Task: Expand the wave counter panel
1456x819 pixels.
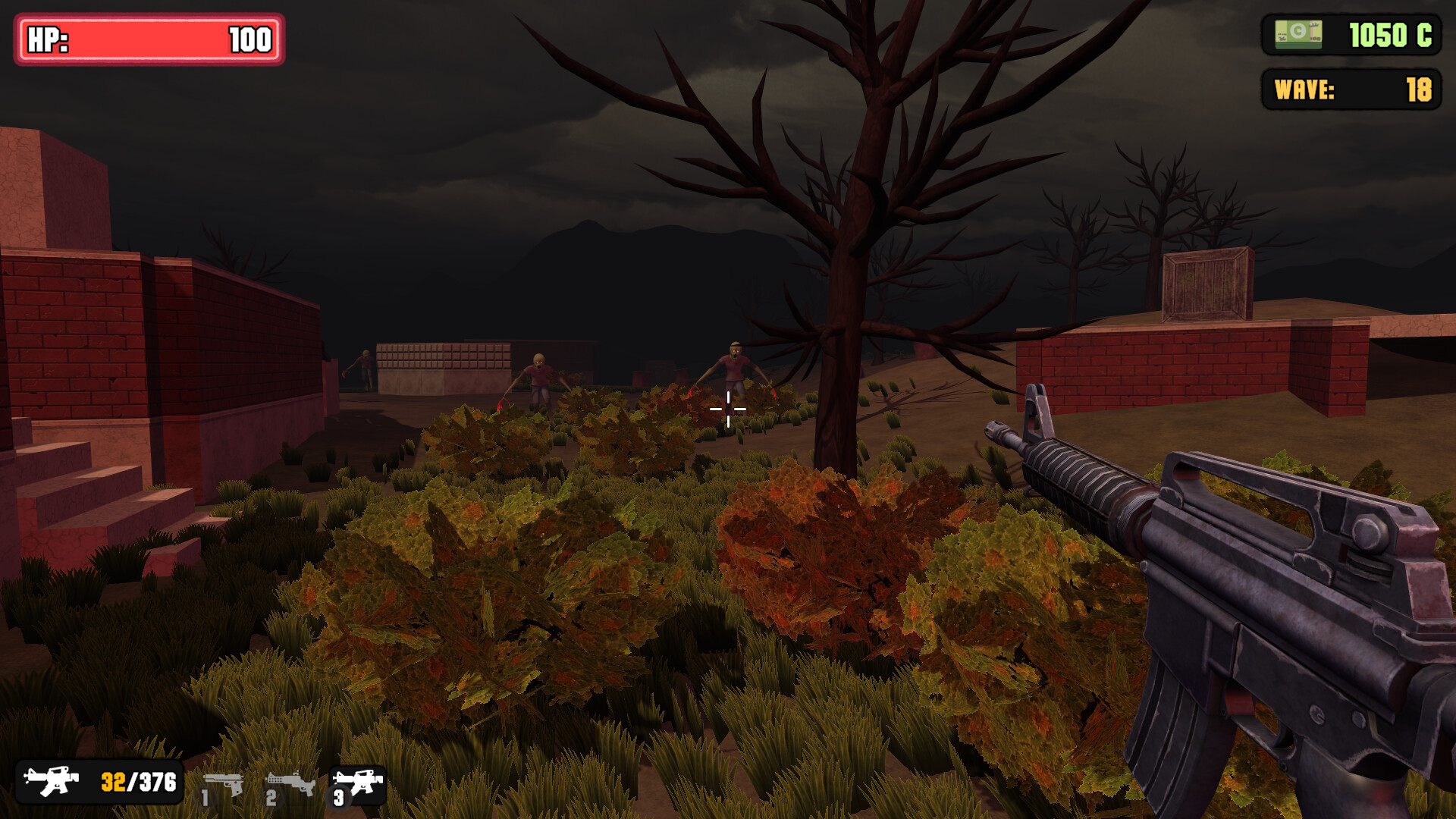Action: [1354, 89]
